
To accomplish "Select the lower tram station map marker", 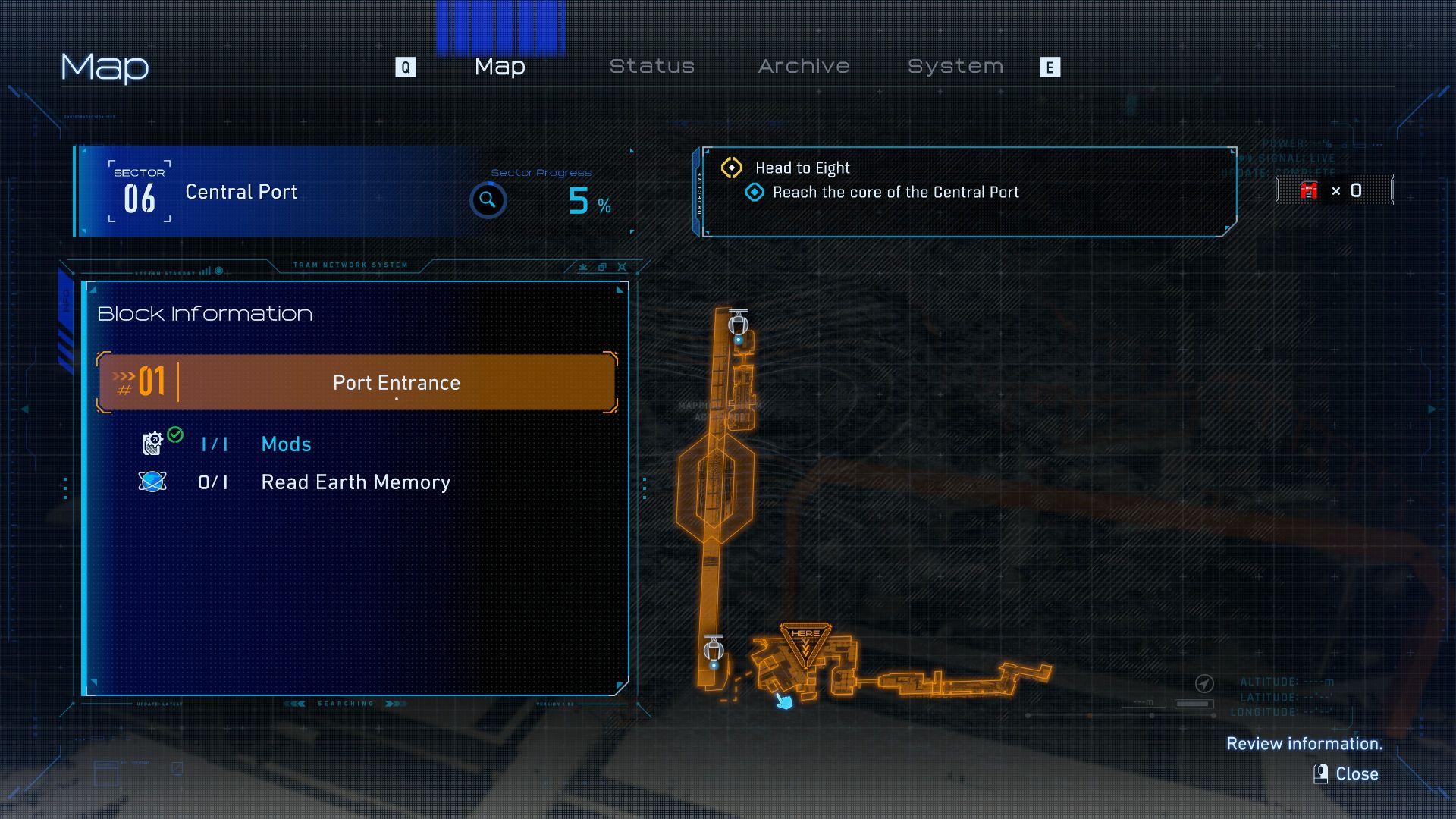I will click(714, 649).
